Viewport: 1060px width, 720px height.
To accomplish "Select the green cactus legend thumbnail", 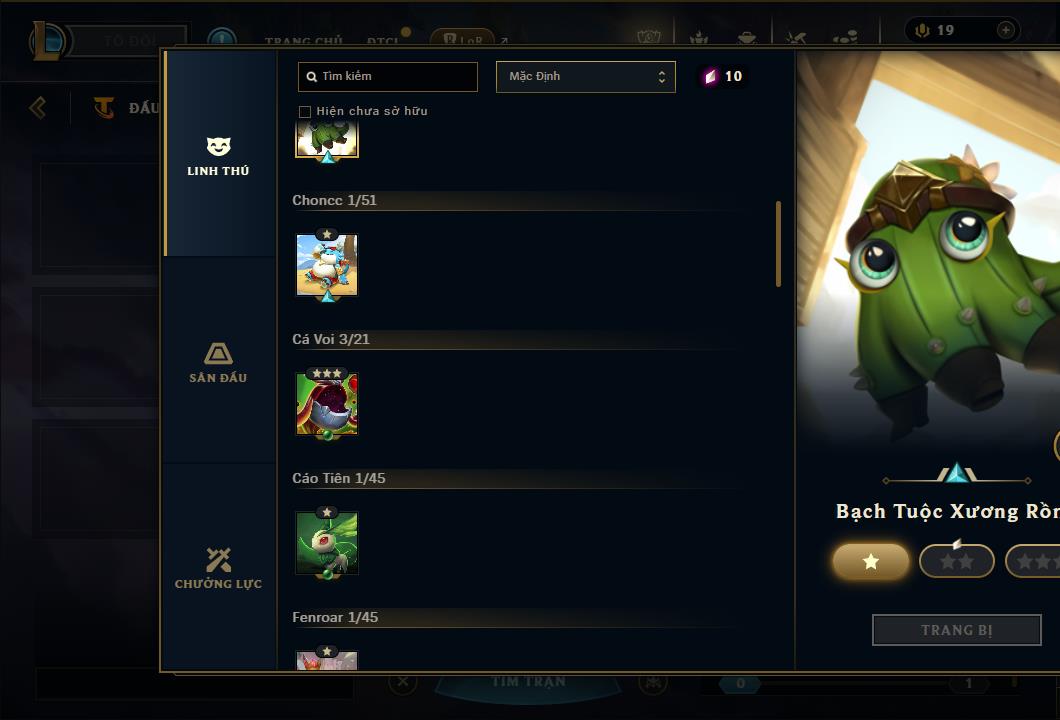I will [x=327, y=138].
